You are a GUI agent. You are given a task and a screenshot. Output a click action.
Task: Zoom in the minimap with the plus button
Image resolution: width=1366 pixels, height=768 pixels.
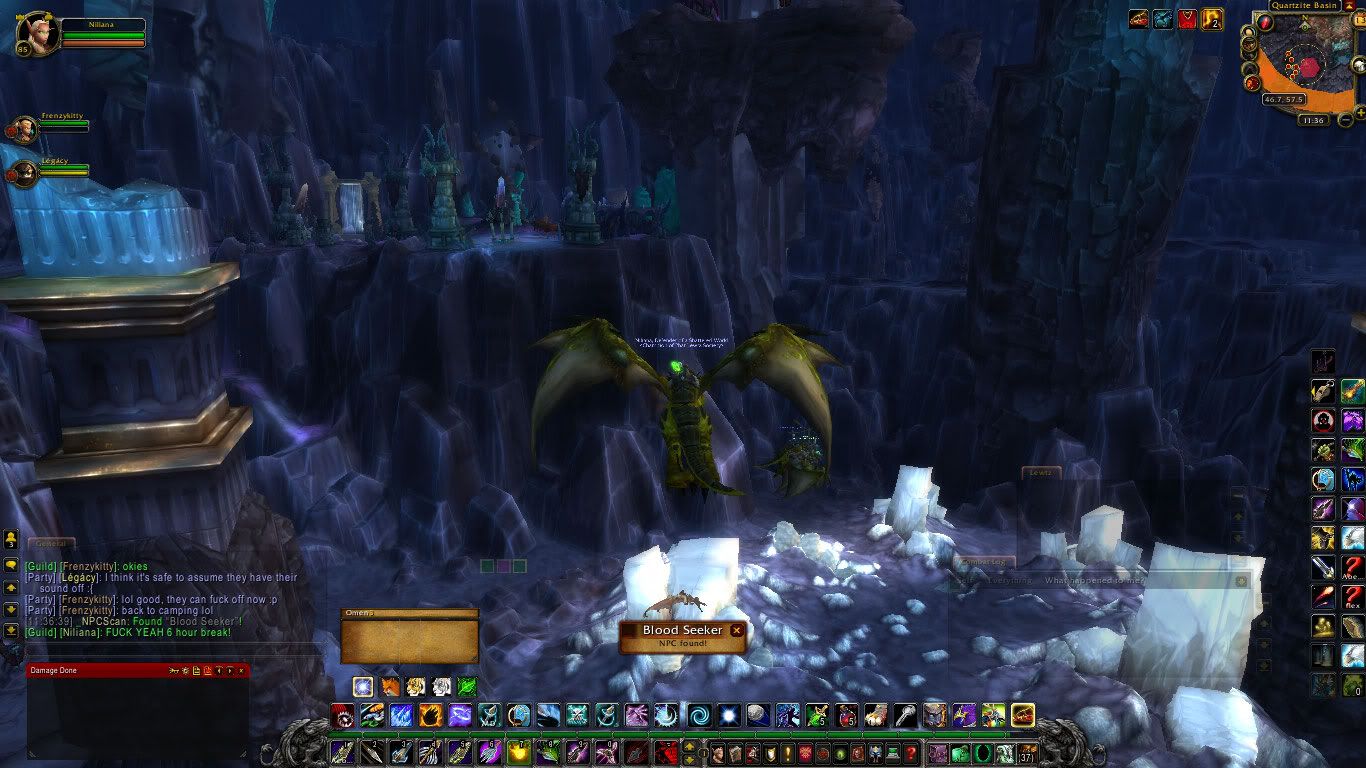coord(1359,112)
